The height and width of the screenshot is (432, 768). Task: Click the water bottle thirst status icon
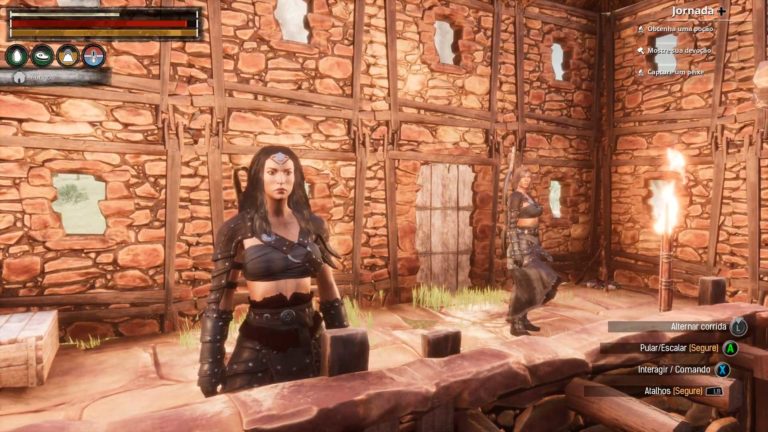17,56
